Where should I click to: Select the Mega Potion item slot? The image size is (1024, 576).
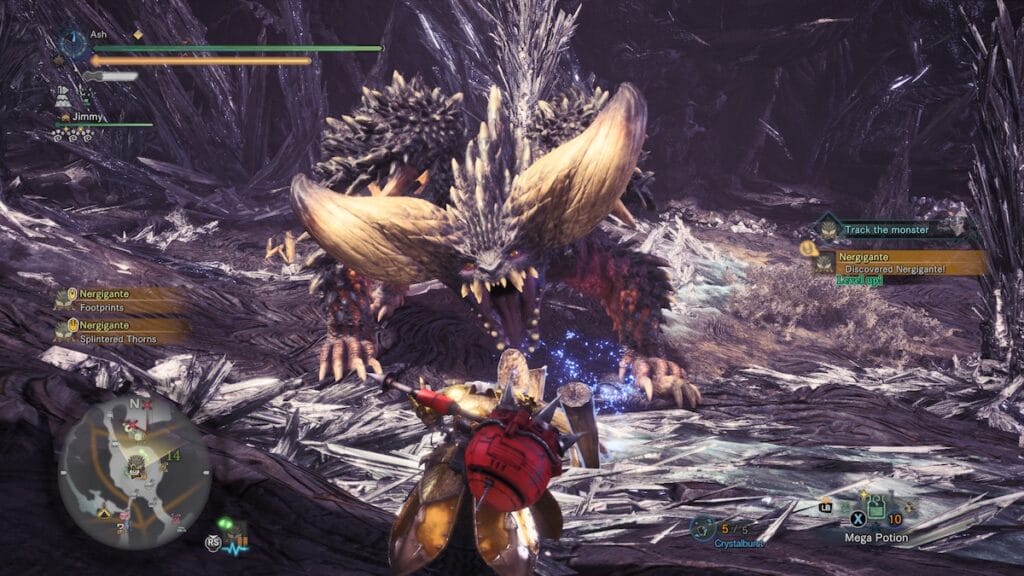click(876, 509)
